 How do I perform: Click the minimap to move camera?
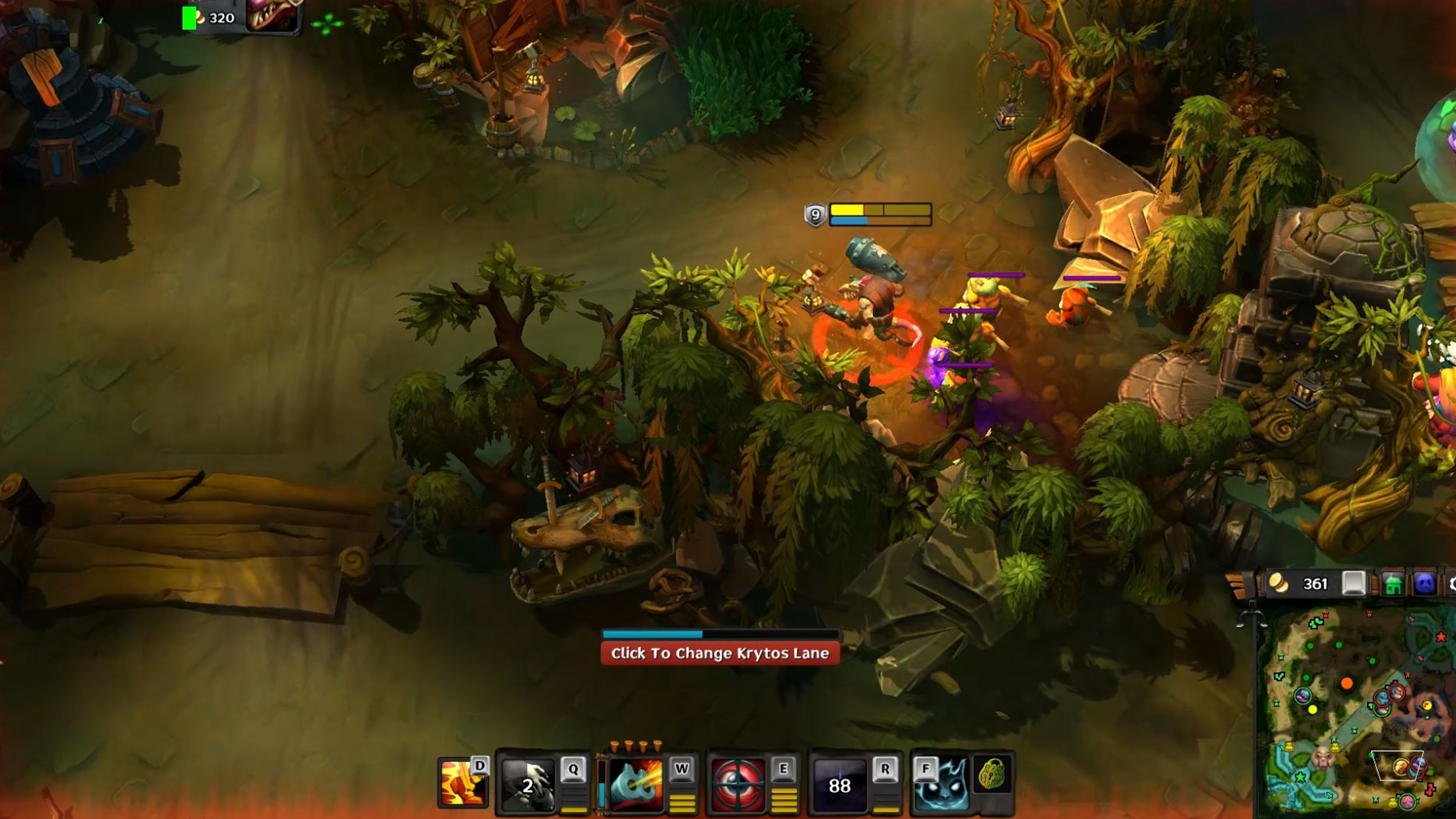(x=1358, y=726)
